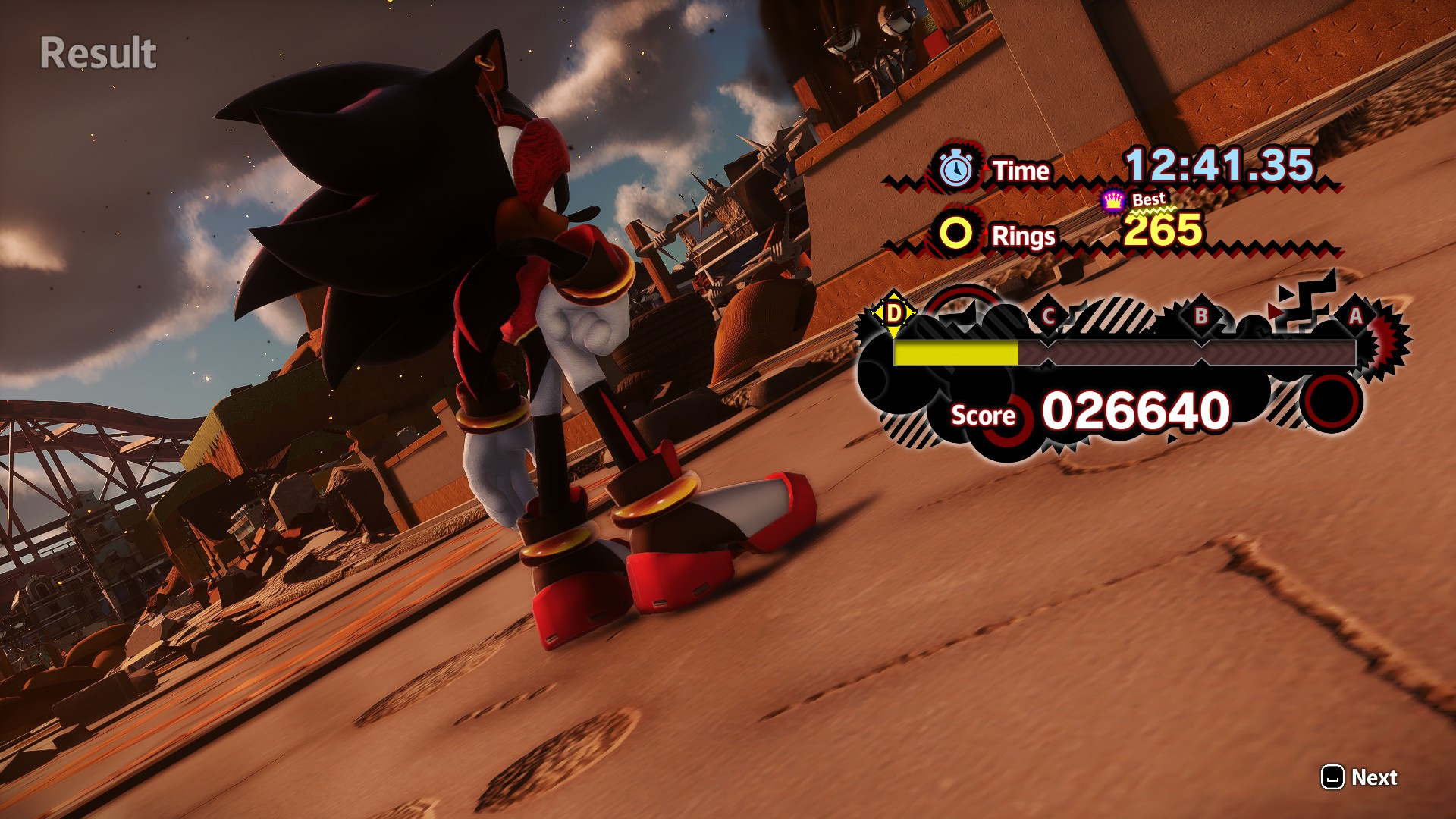Click the stopwatch Time icon

point(955,168)
